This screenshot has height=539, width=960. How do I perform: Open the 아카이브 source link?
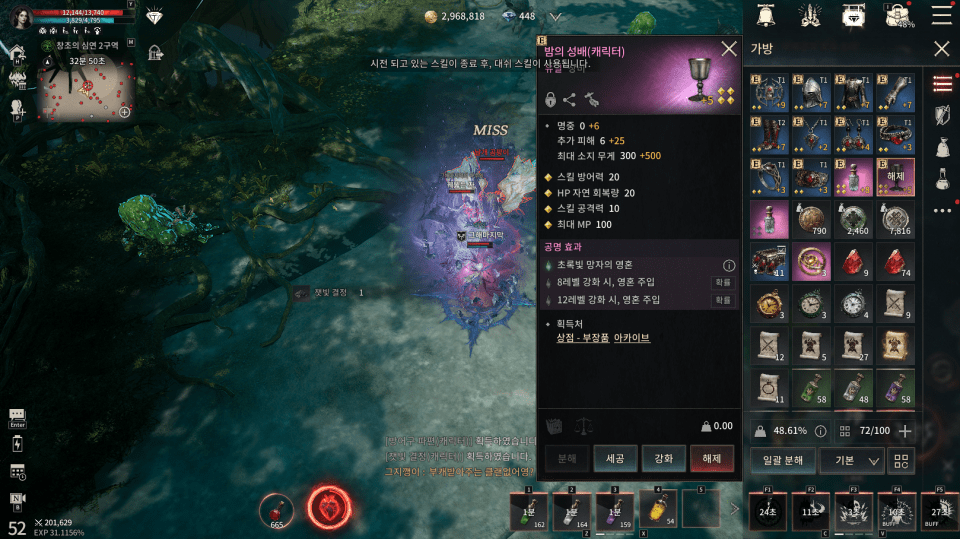[632, 338]
